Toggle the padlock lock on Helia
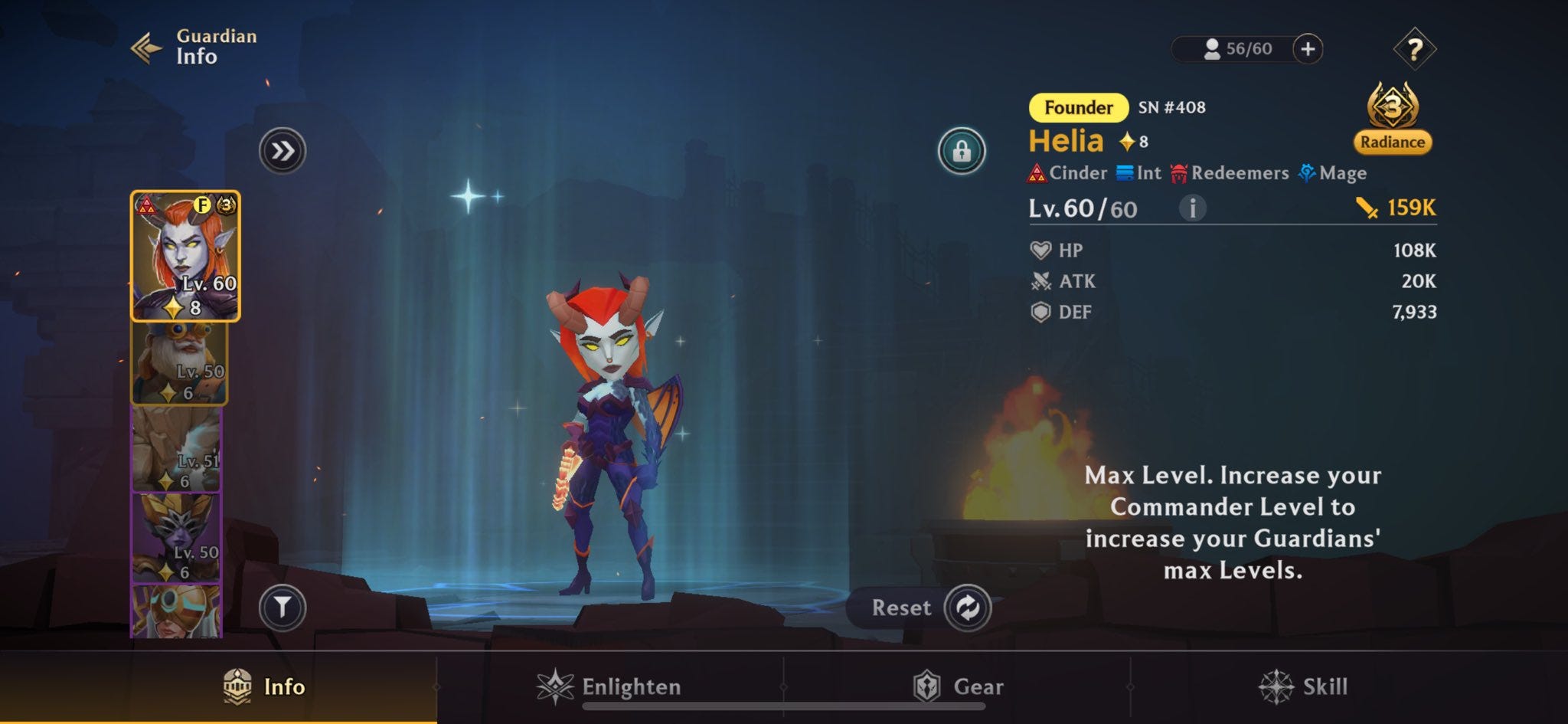The height and width of the screenshot is (724, 1568). [962, 151]
